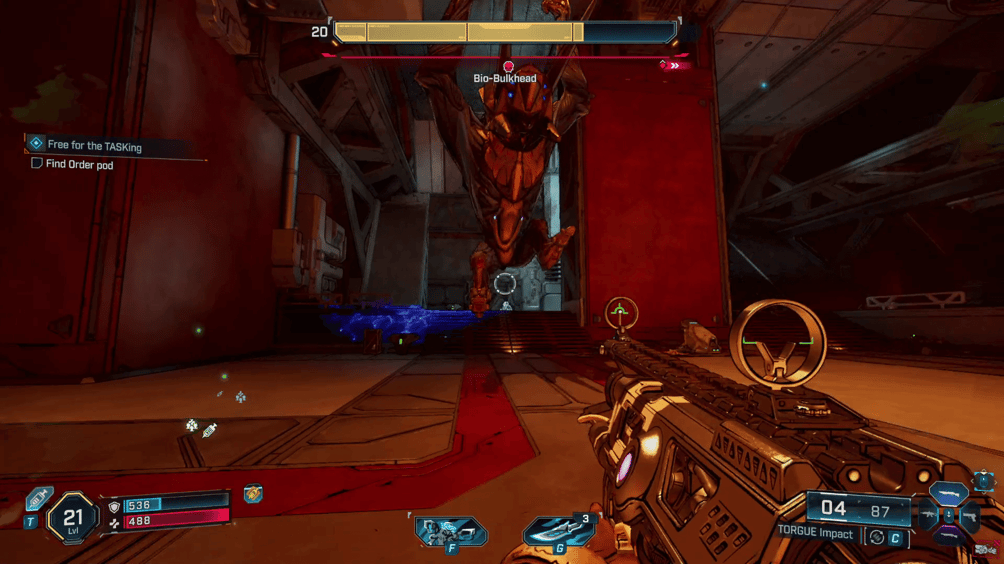Switch to the right pistol weapon slot
The width and height of the screenshot is (1004, 564).
coord(969,517)
